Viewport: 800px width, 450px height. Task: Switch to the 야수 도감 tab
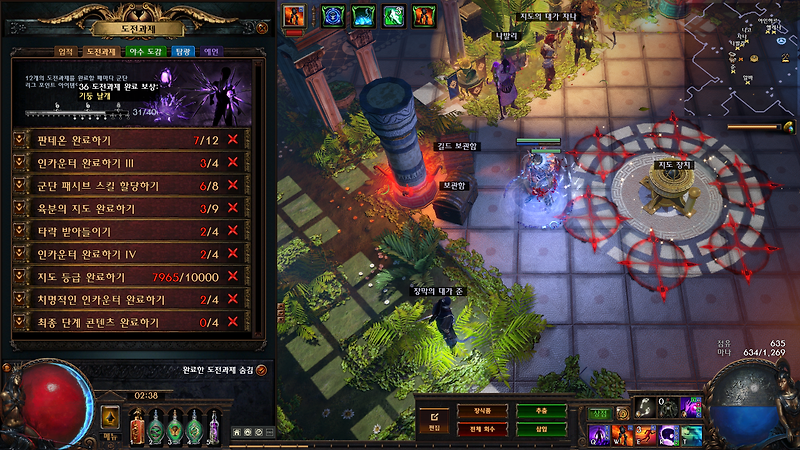(x=141, y=51)
